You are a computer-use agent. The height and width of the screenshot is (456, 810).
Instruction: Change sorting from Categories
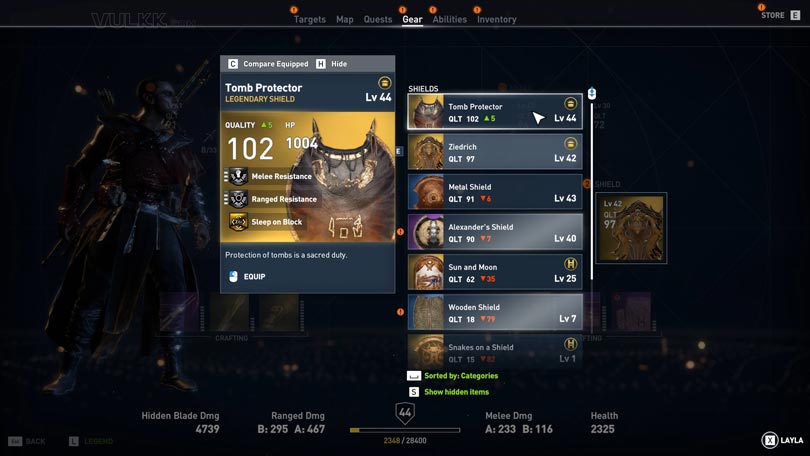(460, 376)
